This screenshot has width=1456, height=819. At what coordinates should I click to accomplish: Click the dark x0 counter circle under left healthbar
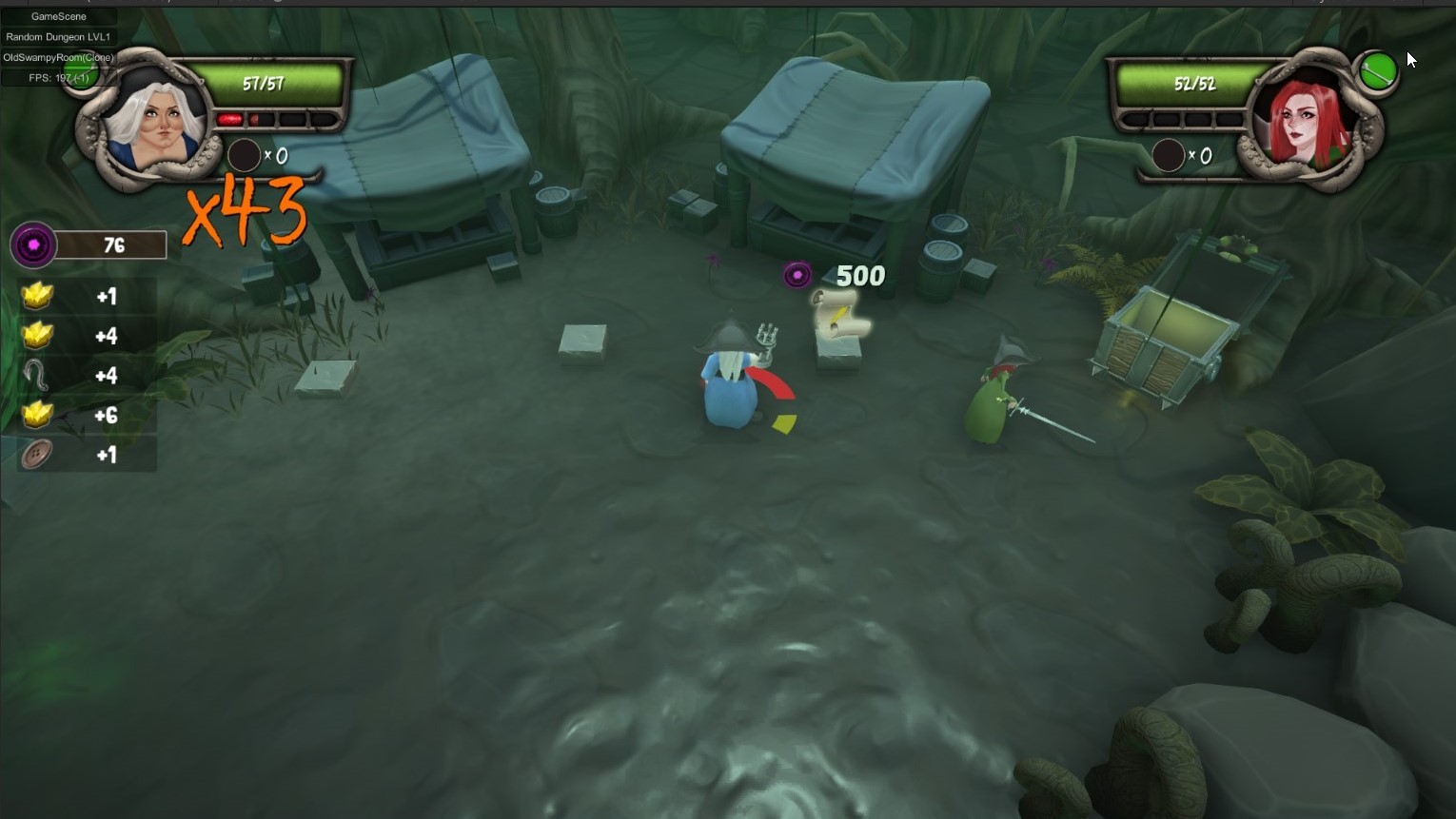(x=245, y=155)
